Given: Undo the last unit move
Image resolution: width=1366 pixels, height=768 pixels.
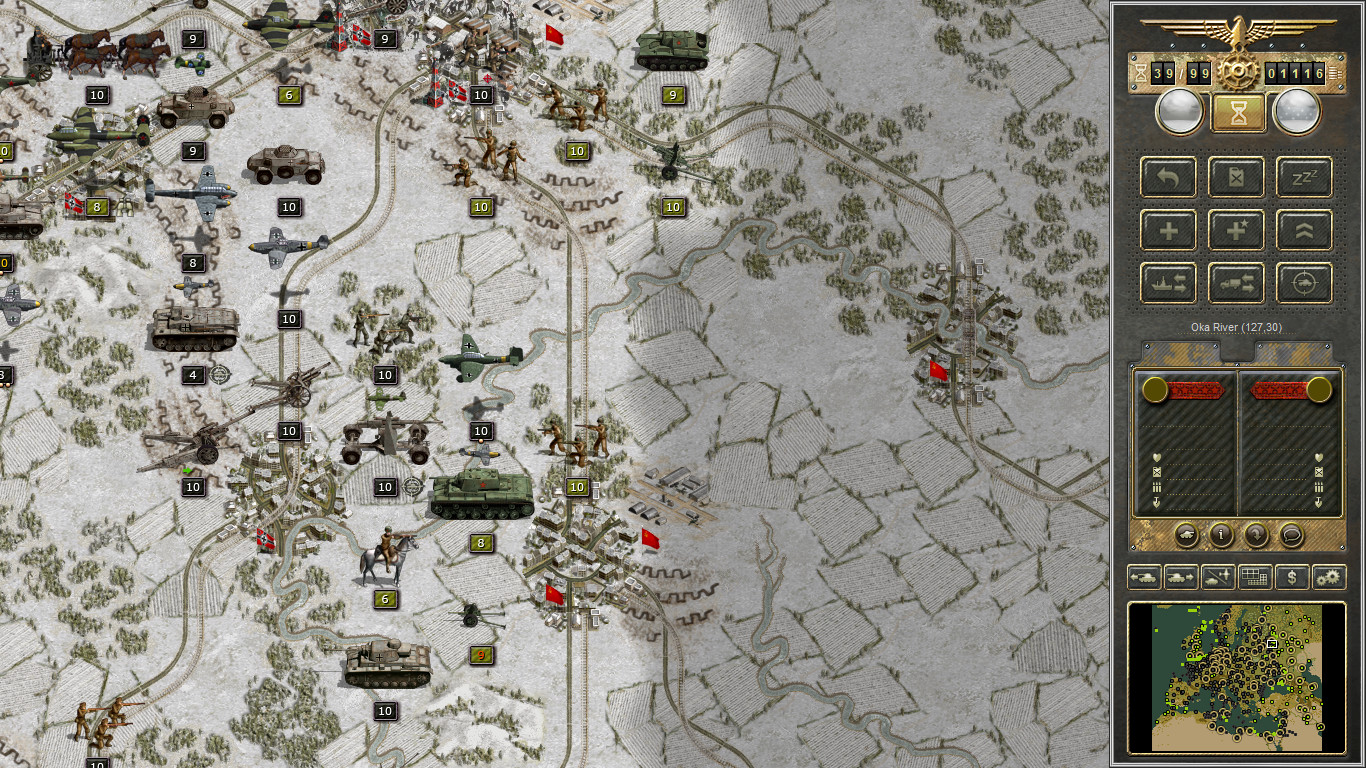Looking at the screenshot, I should point(1167,177).
